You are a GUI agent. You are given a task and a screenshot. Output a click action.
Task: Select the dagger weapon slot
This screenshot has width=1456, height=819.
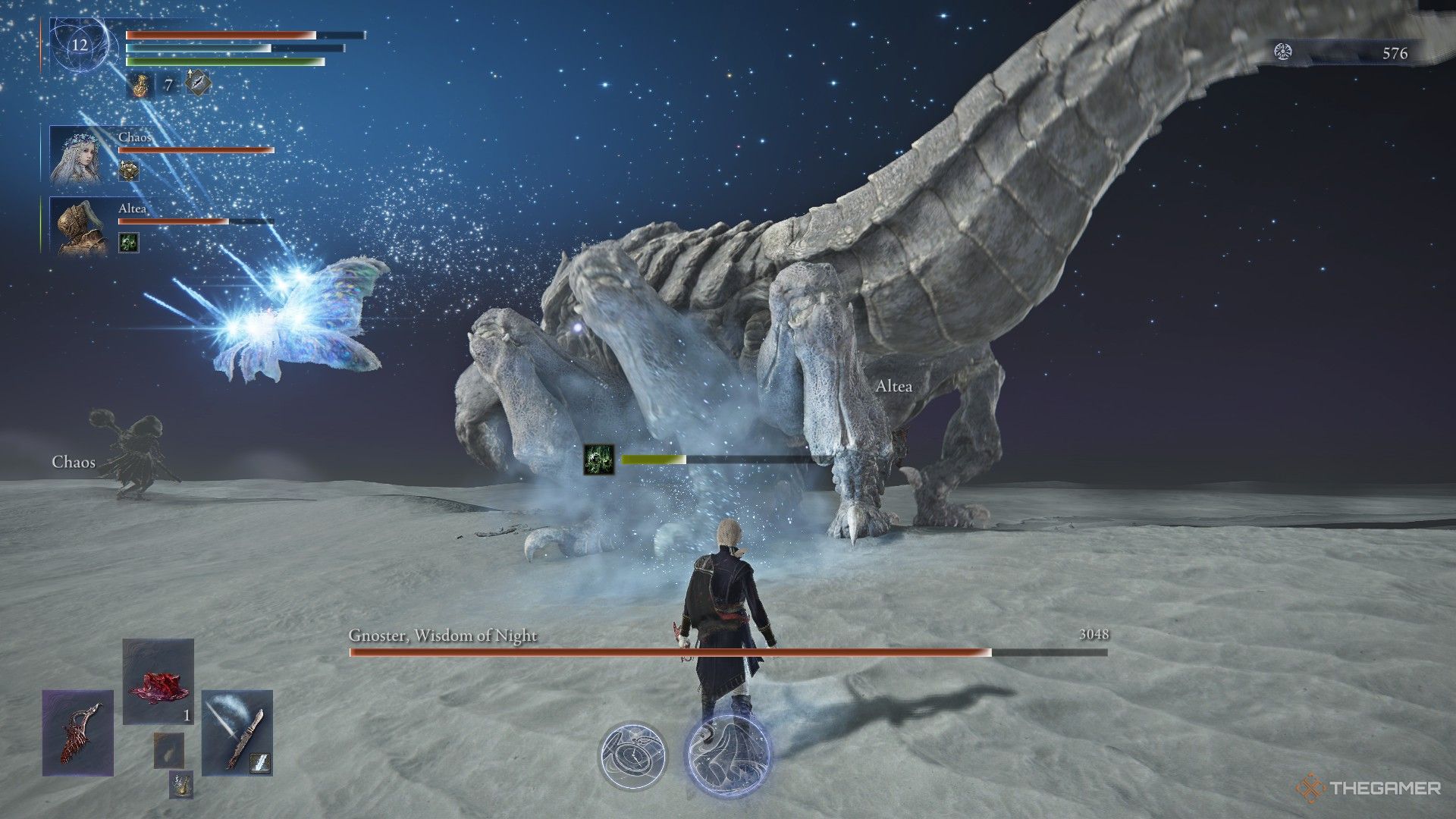[237, 733]
